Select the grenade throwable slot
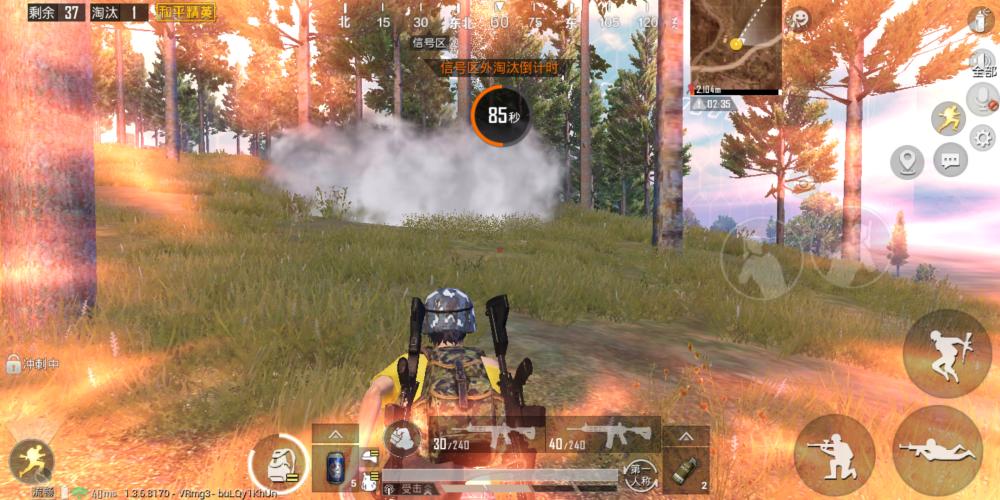The height and width of the screenshot is (500, 1000). coord(686,470)
